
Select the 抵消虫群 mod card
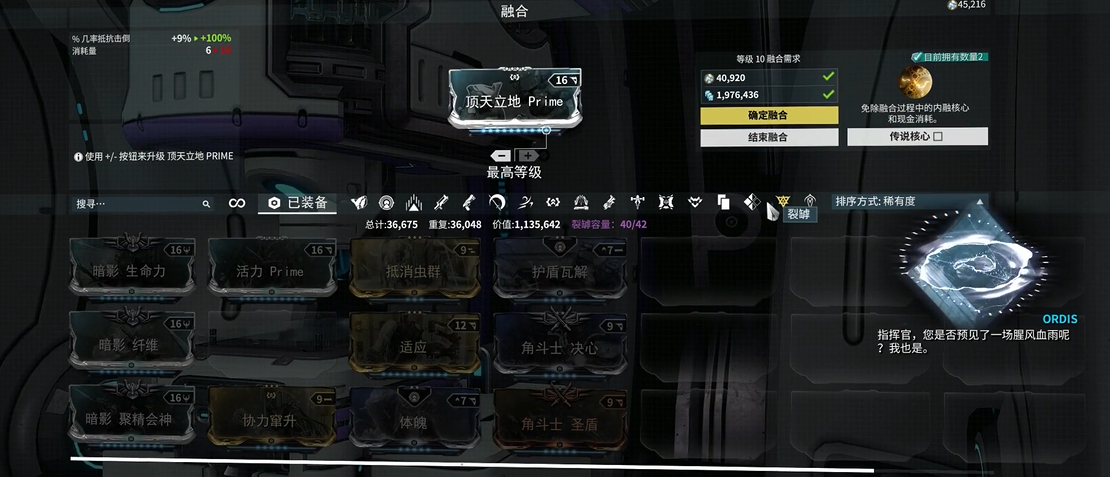click(414, 270)
